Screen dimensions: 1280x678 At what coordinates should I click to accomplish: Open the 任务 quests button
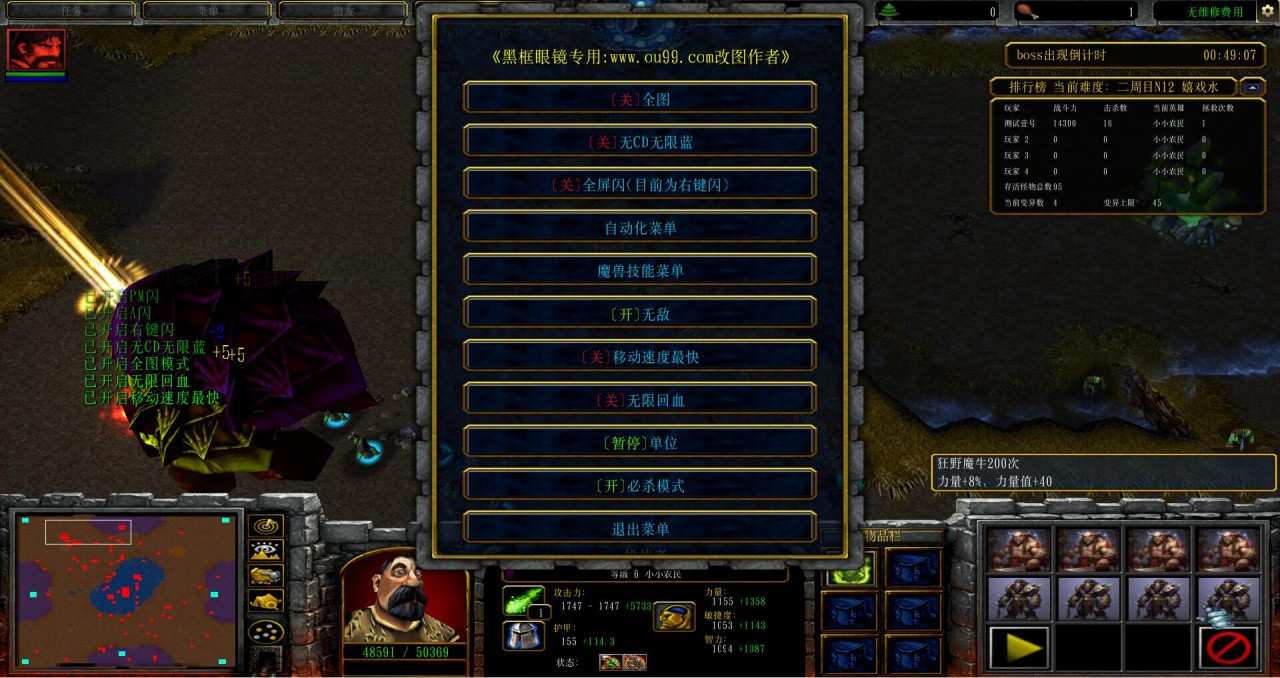70,11
